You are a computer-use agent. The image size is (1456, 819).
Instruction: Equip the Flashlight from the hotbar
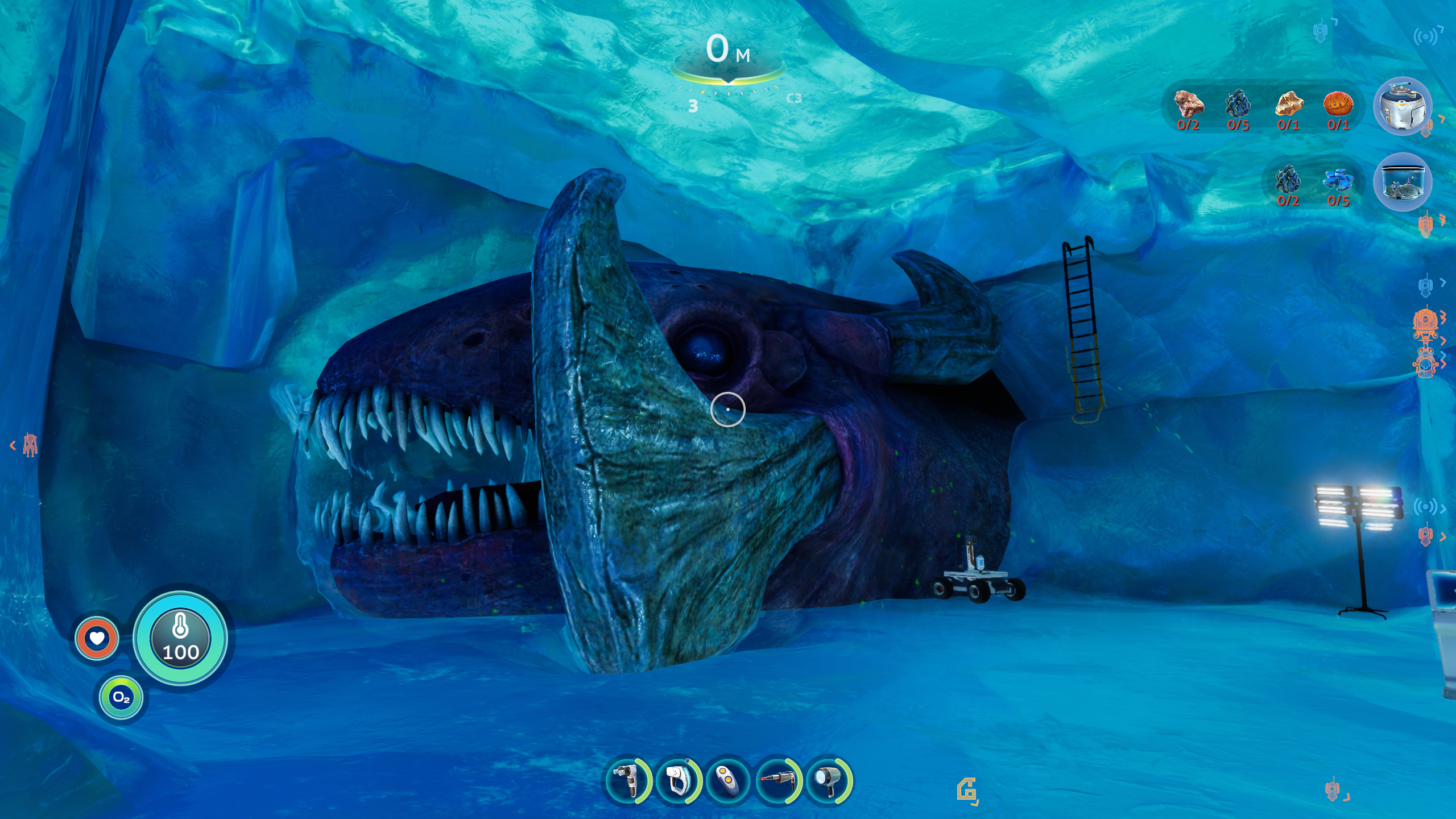pos(828,780)
